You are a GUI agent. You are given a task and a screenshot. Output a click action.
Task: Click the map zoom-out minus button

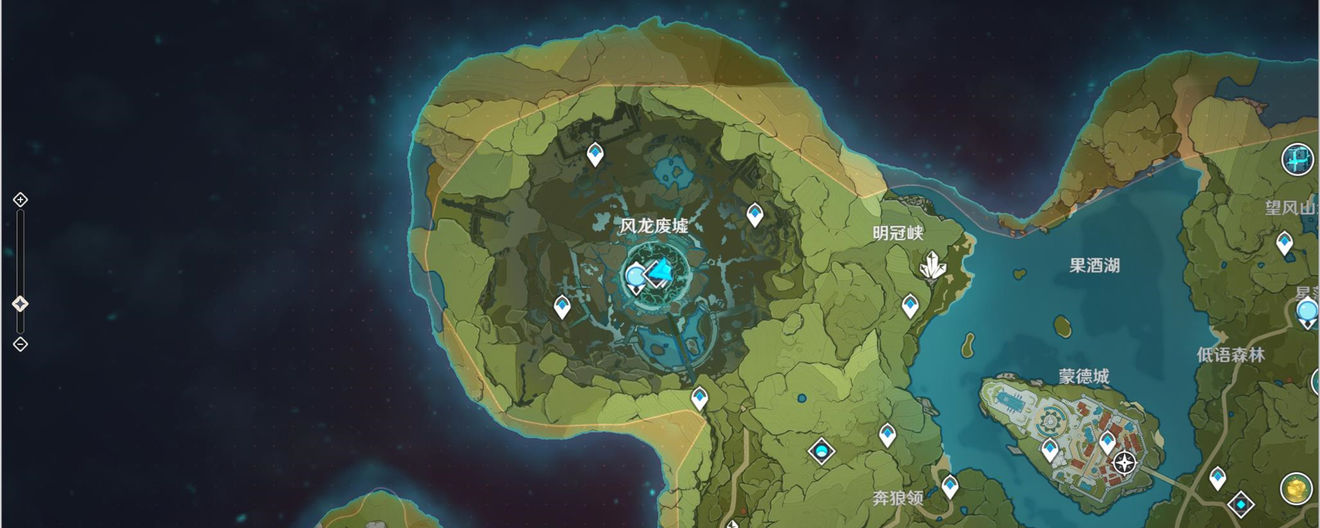point(20,344)
